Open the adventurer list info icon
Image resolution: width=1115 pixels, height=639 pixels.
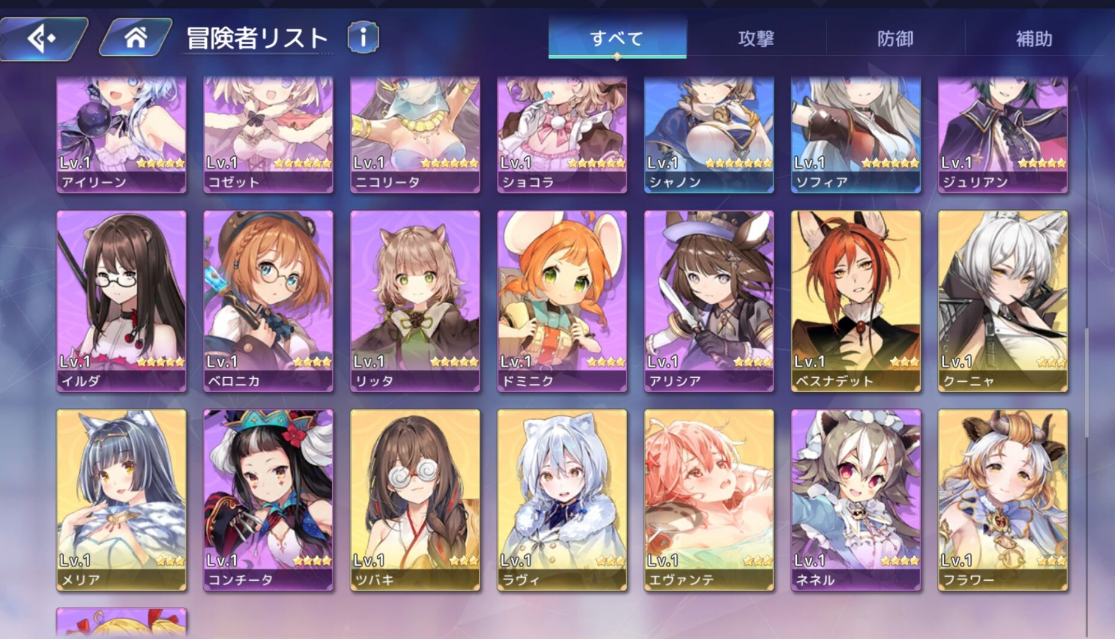363,38
